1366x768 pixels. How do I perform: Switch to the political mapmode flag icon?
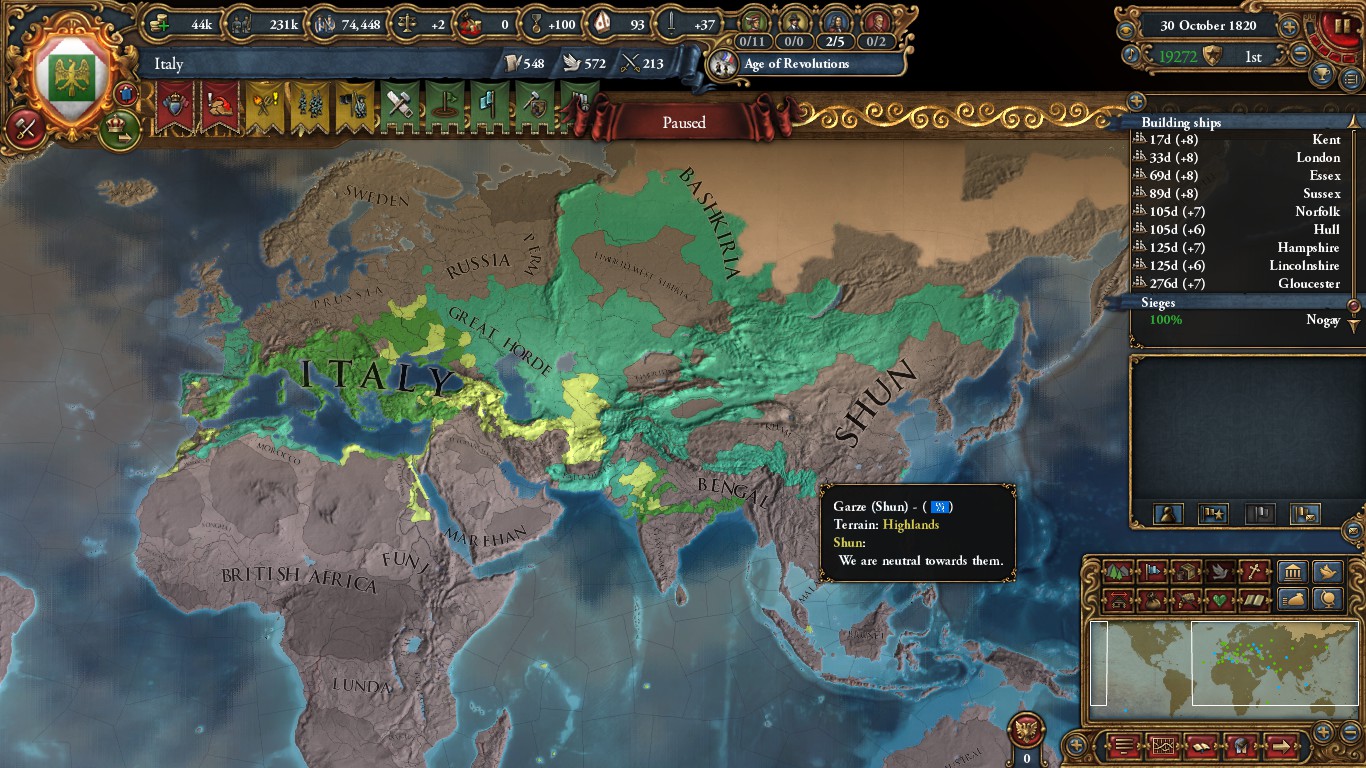pos(1151,572)
